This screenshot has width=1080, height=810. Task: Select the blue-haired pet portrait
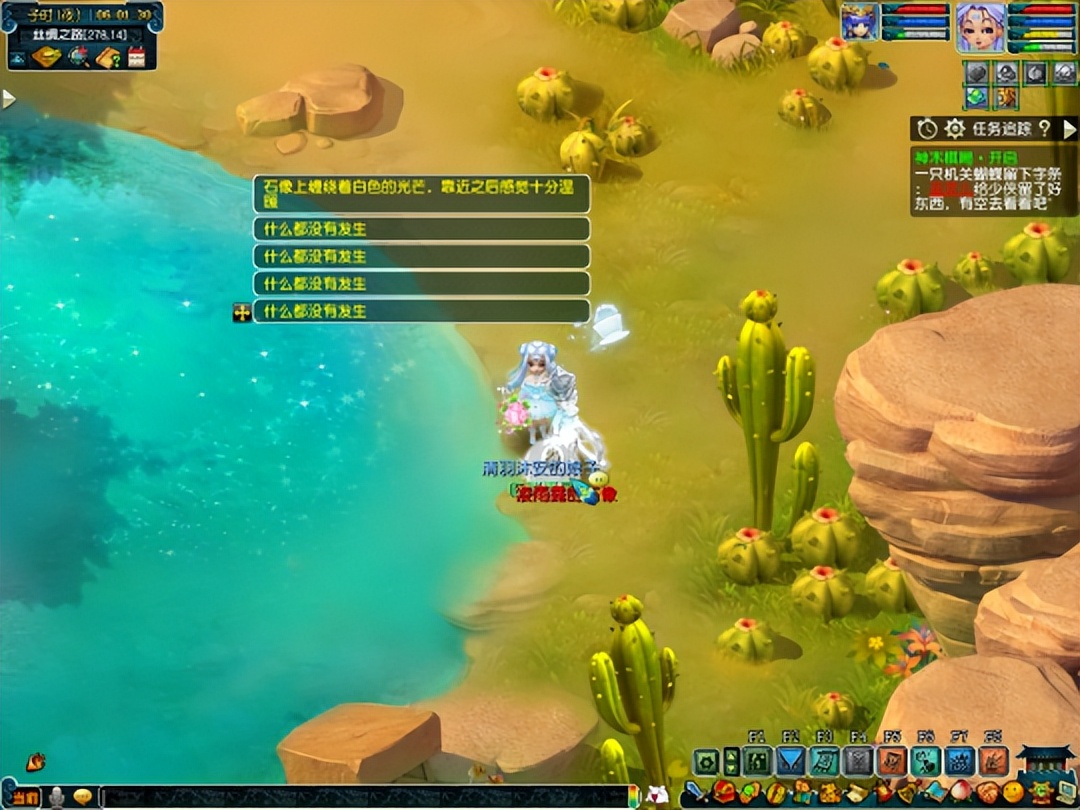pyautogui.click(x=859, y=22)
